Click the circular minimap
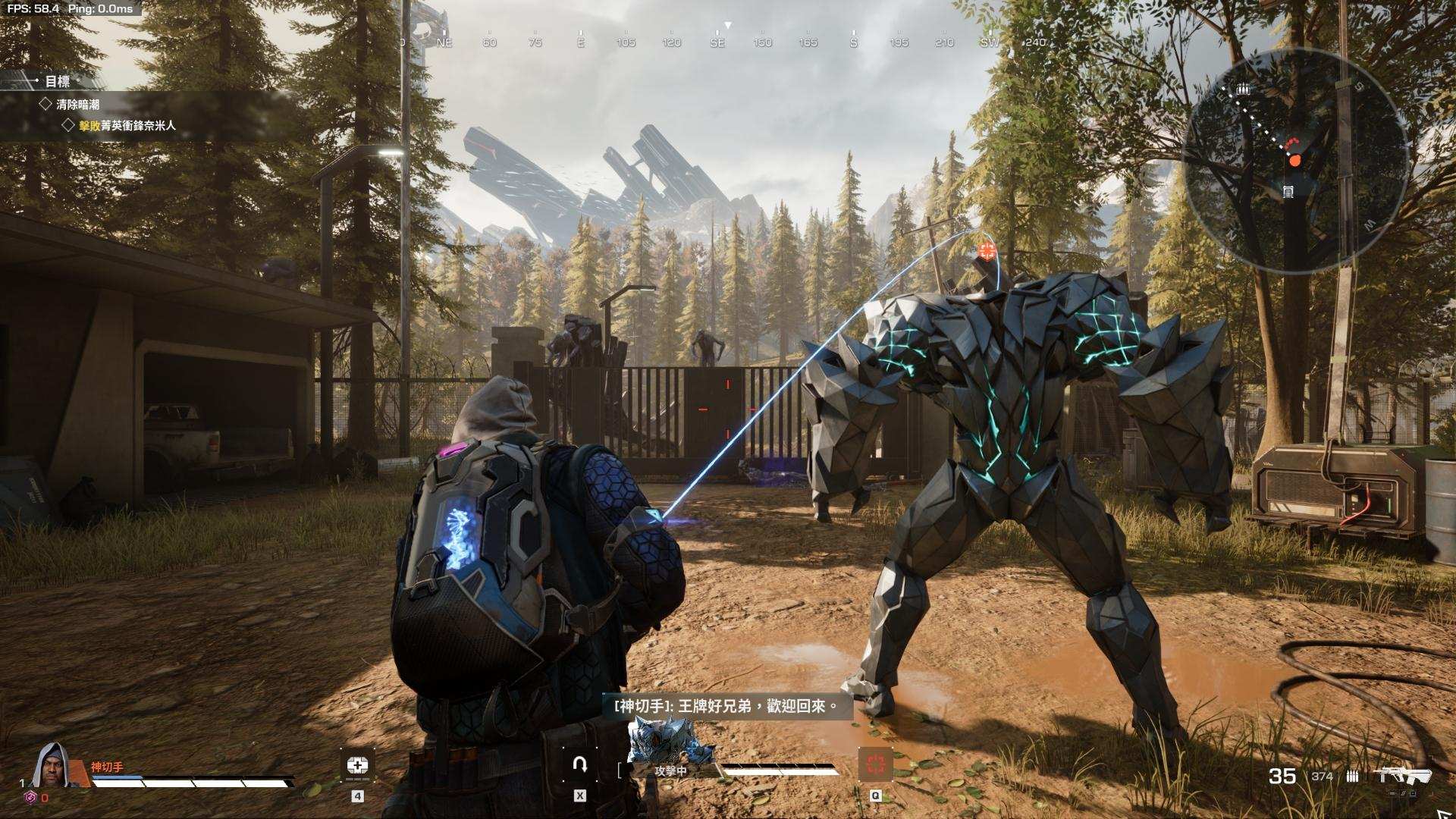This screenshot has height=819, width=1456. [x=1294, y=159]
